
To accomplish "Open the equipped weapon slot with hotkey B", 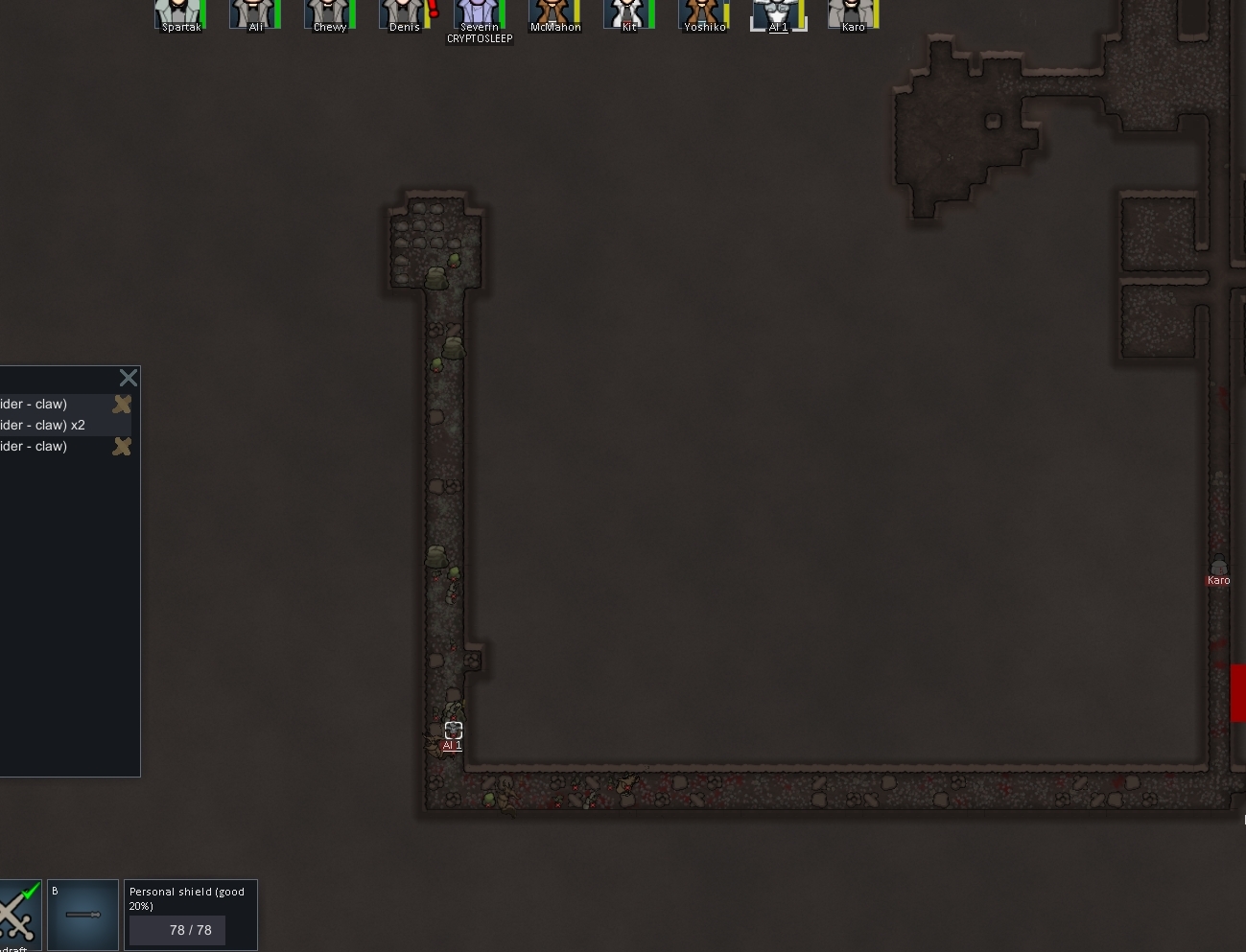I will click(82, 916).
